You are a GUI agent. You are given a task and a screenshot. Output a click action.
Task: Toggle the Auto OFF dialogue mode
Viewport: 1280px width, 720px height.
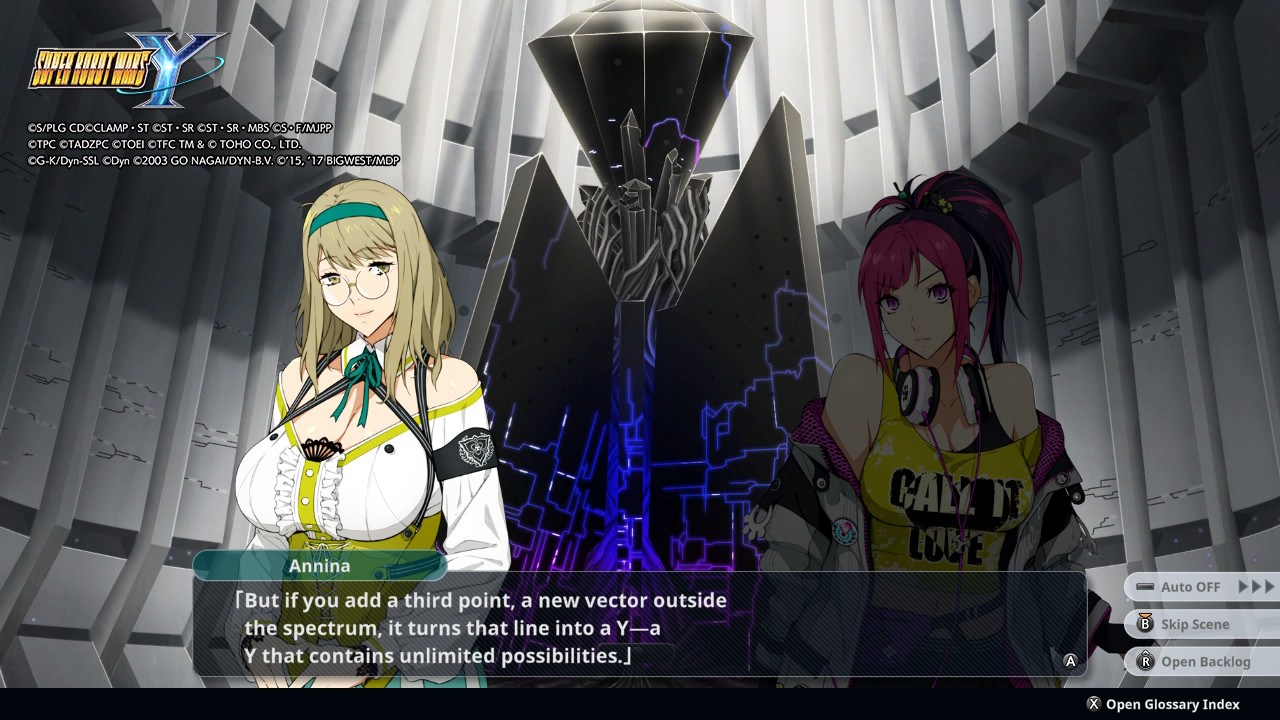[x=1200, y=587]
